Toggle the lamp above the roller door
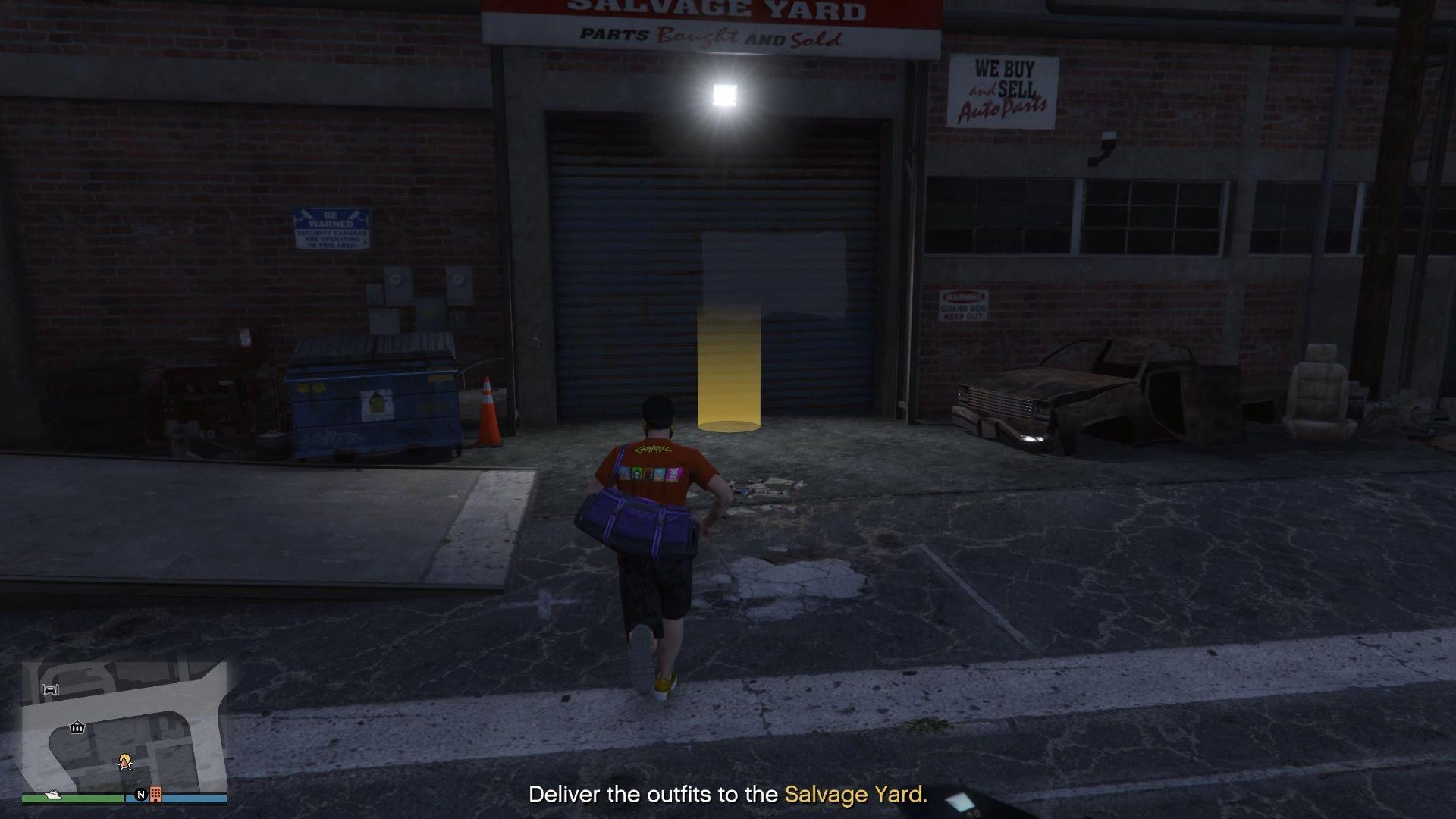 (x=726, y=93)
